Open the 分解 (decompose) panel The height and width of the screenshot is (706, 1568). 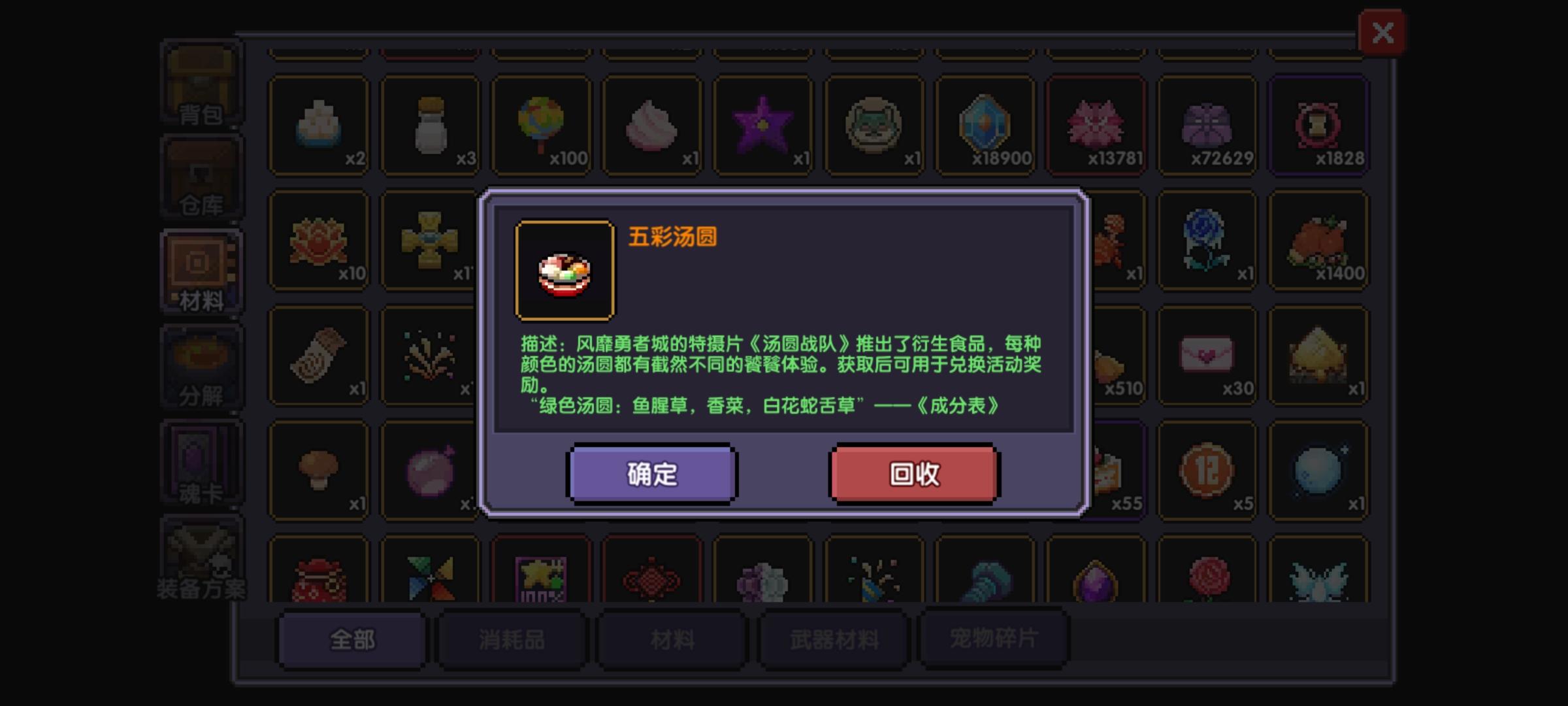[200, 366]
